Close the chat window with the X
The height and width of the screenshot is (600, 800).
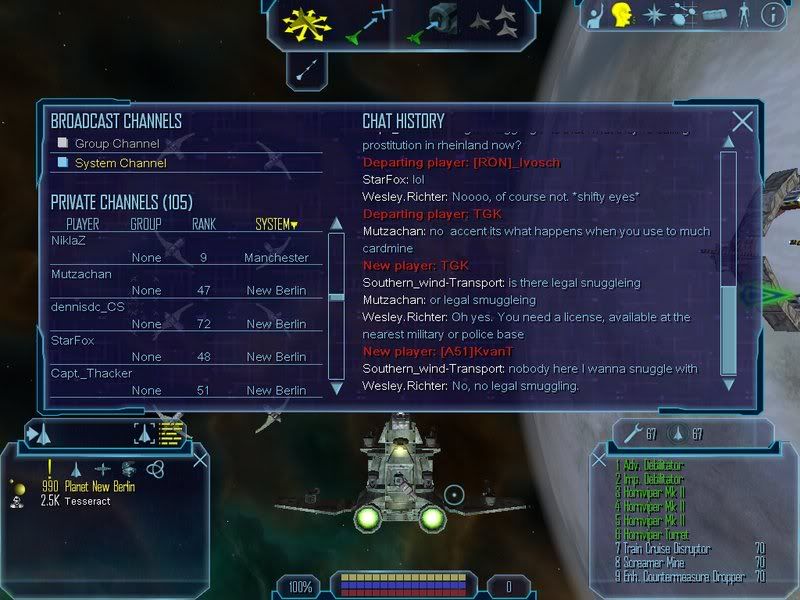pyautogui.click(x=742, y=122)
